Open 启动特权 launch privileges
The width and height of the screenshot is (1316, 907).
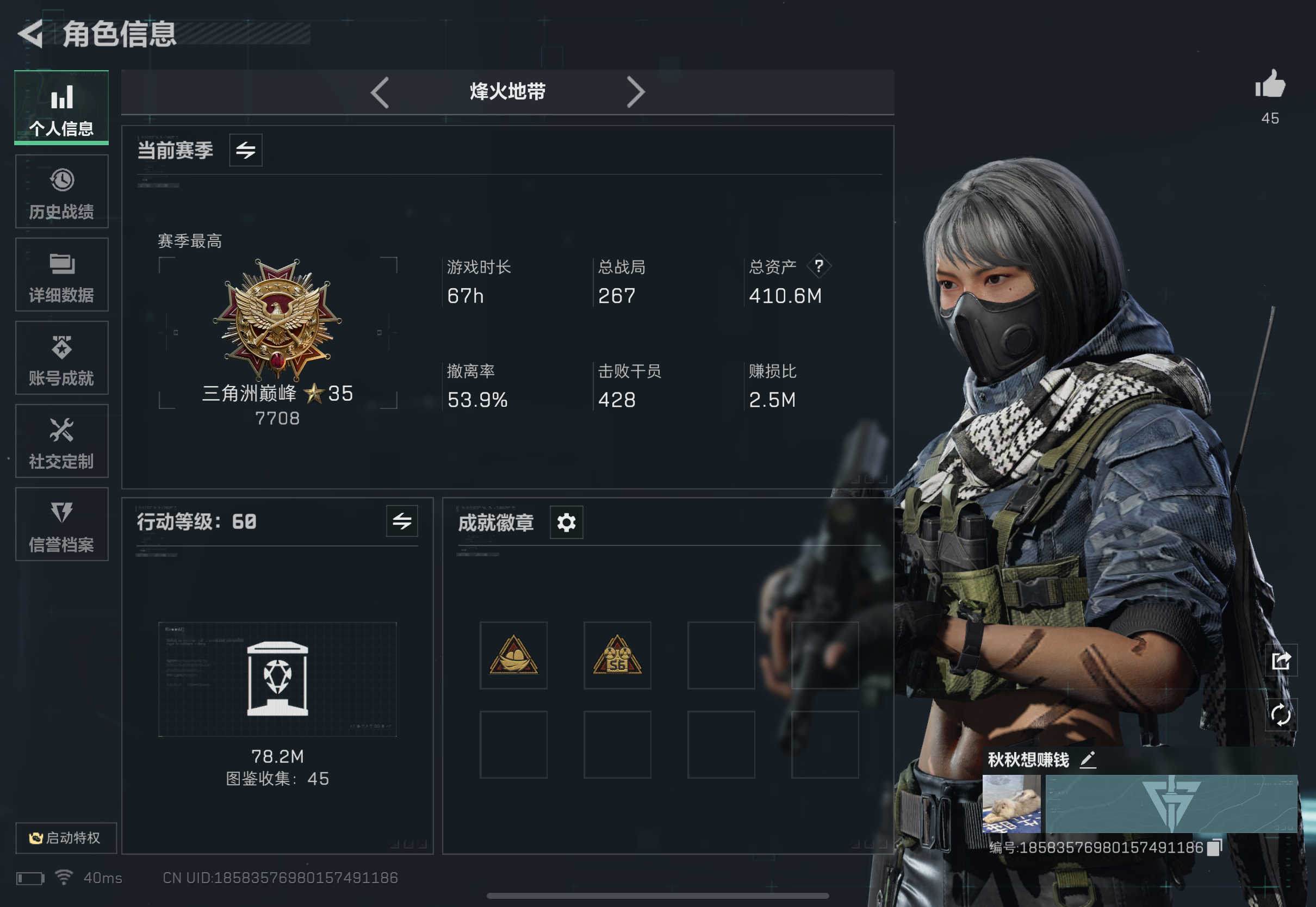pos(66,837)
